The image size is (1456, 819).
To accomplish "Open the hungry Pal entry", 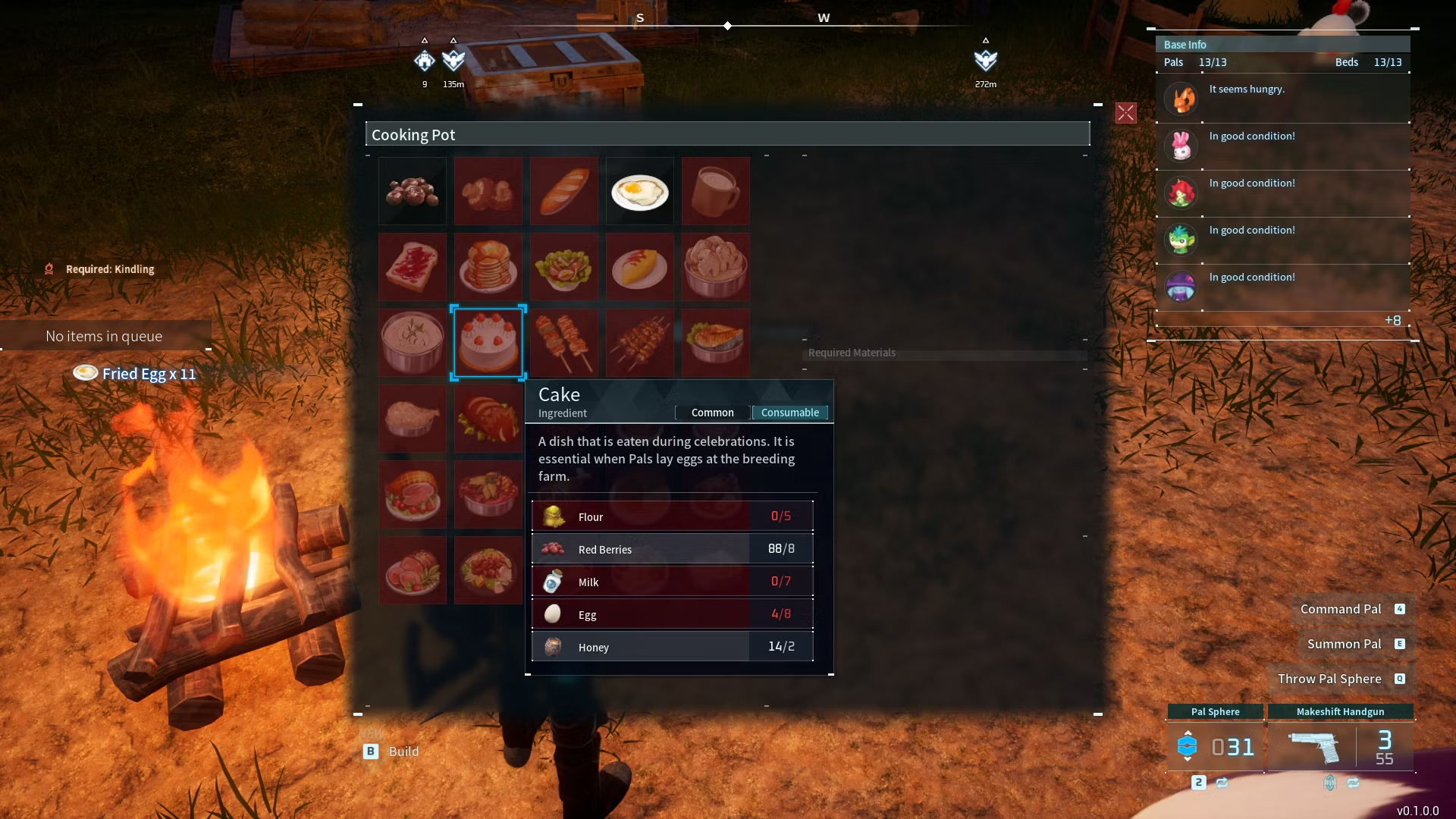I will tap(1282, 99).
